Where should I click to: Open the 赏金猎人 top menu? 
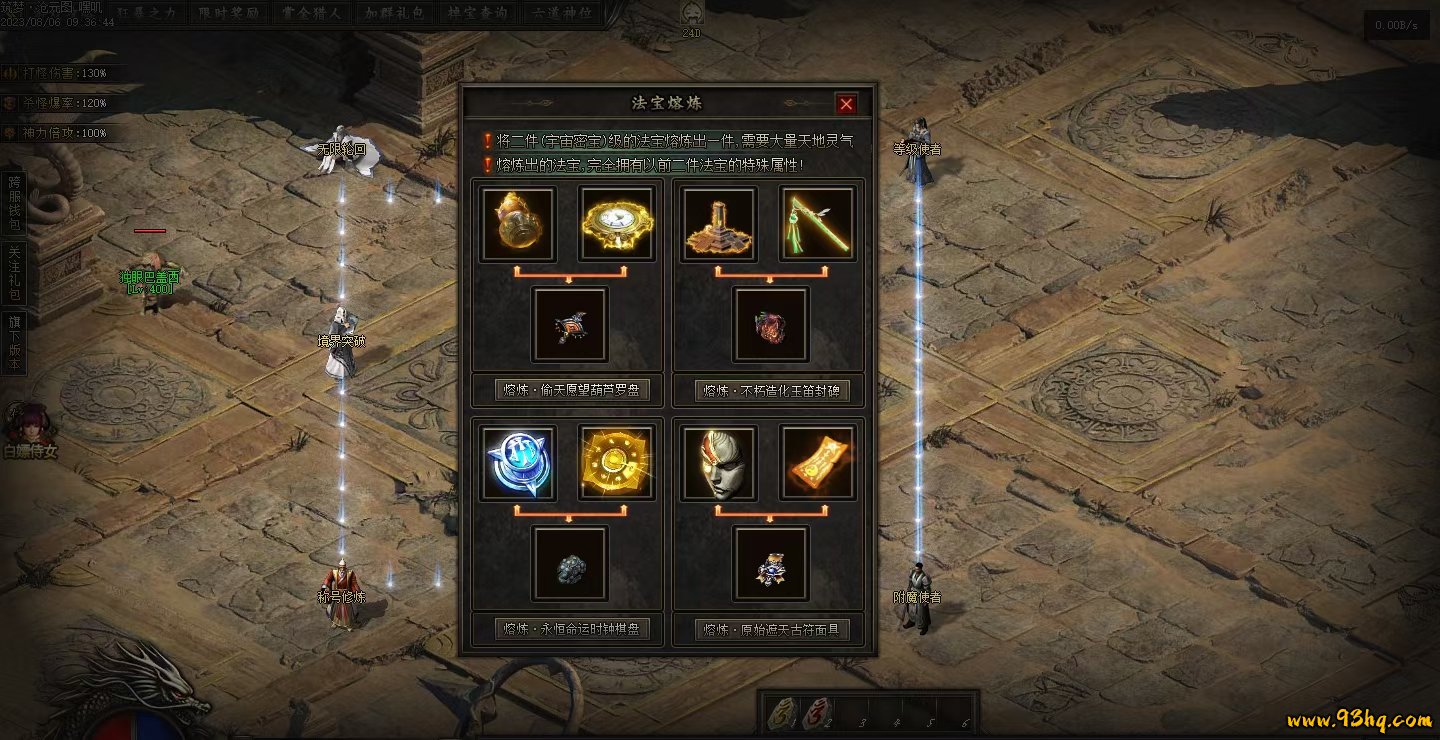pyautogui.click(x=311, y=14)
